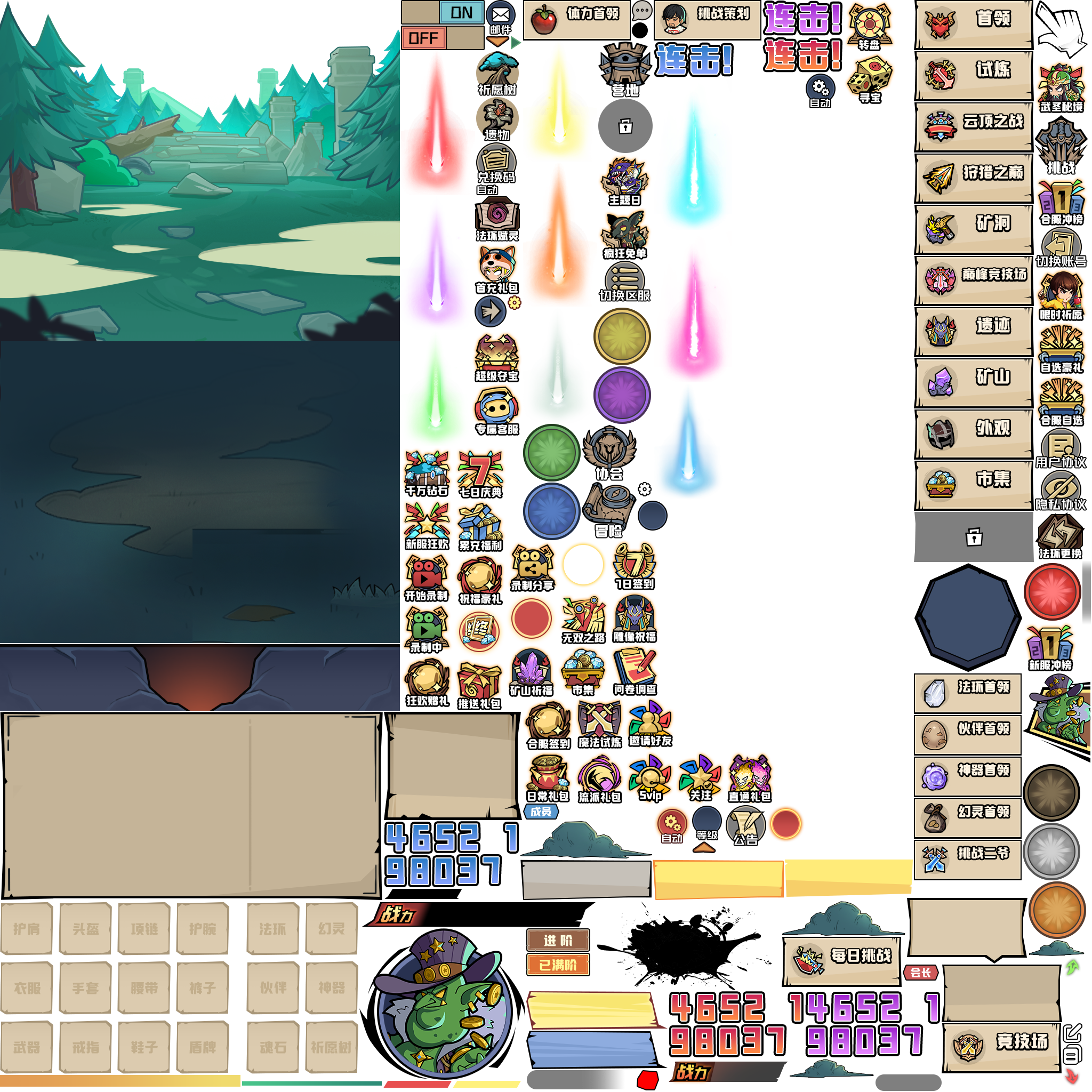Select the 邀请好友 invite friends icon

point(650,724)
